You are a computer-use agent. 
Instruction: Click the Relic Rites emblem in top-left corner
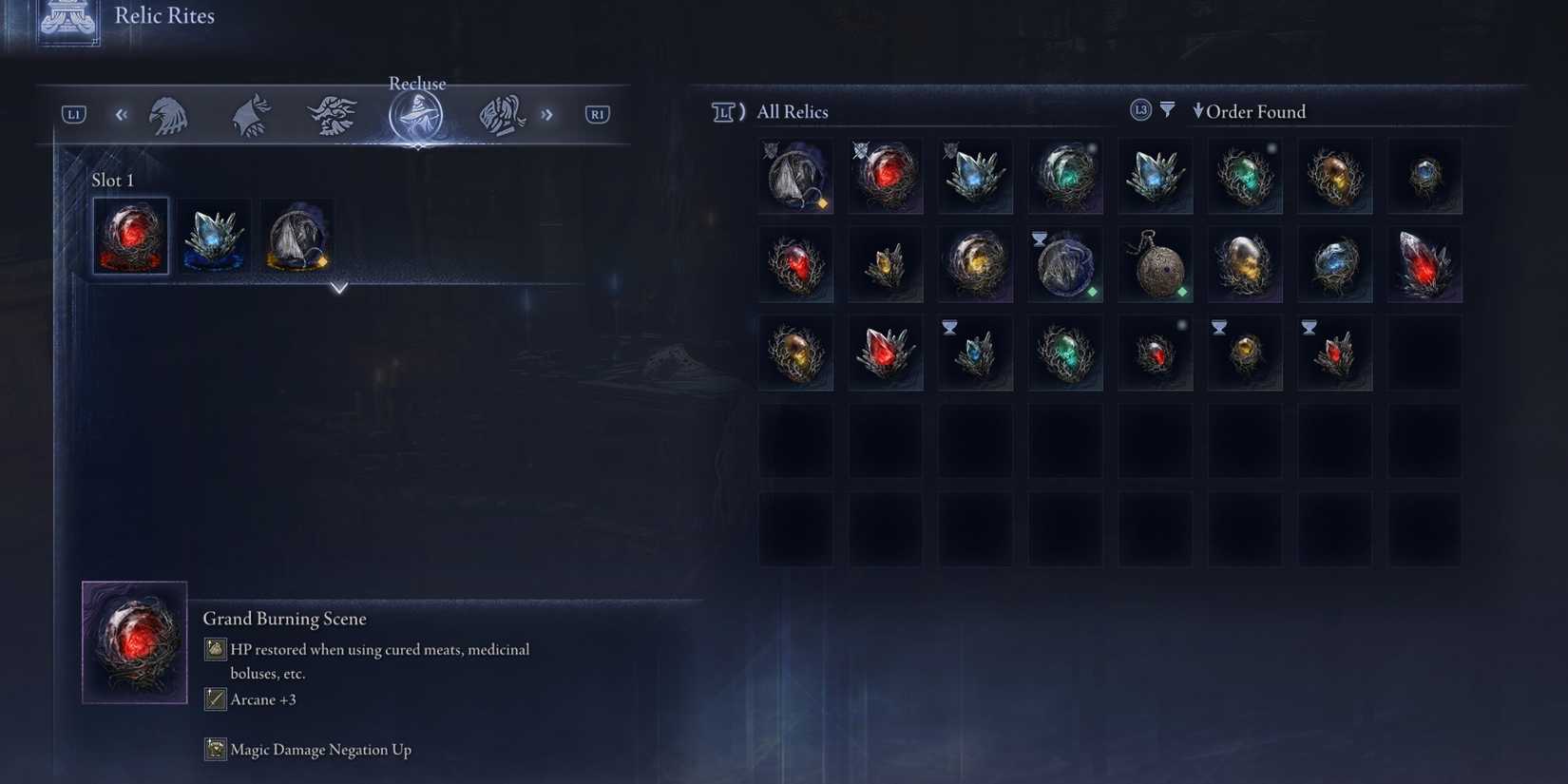67,19
